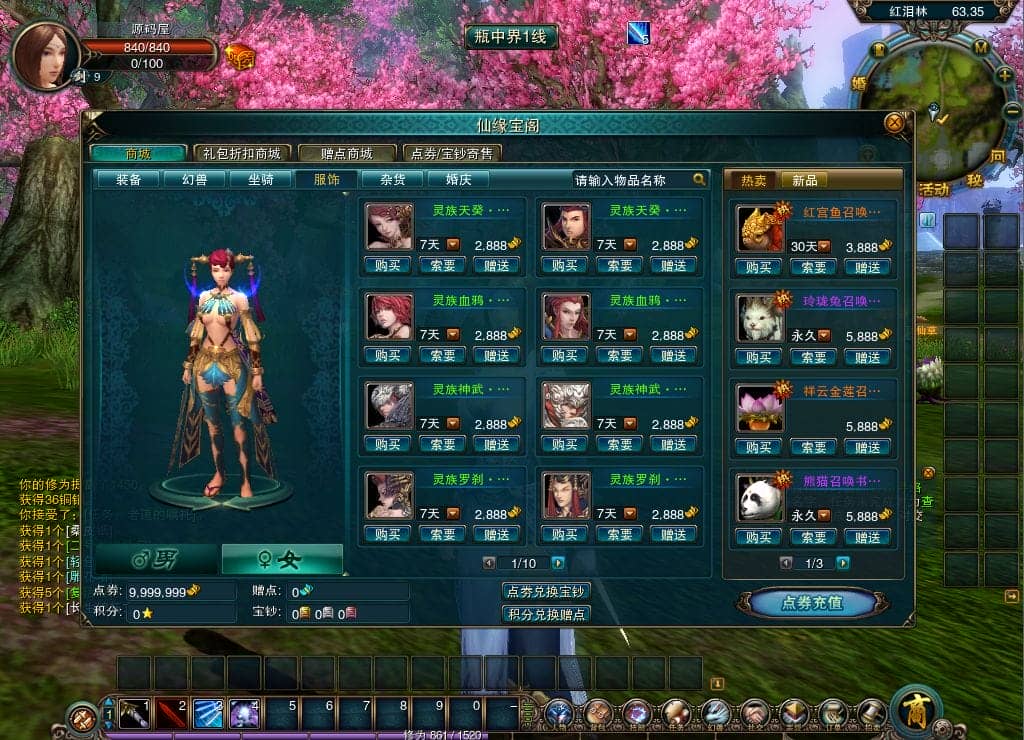This screenshot has height=740, width=1024.
Task: Buy the 红宫鱼 summon item
Action: [x=758, y=267]
